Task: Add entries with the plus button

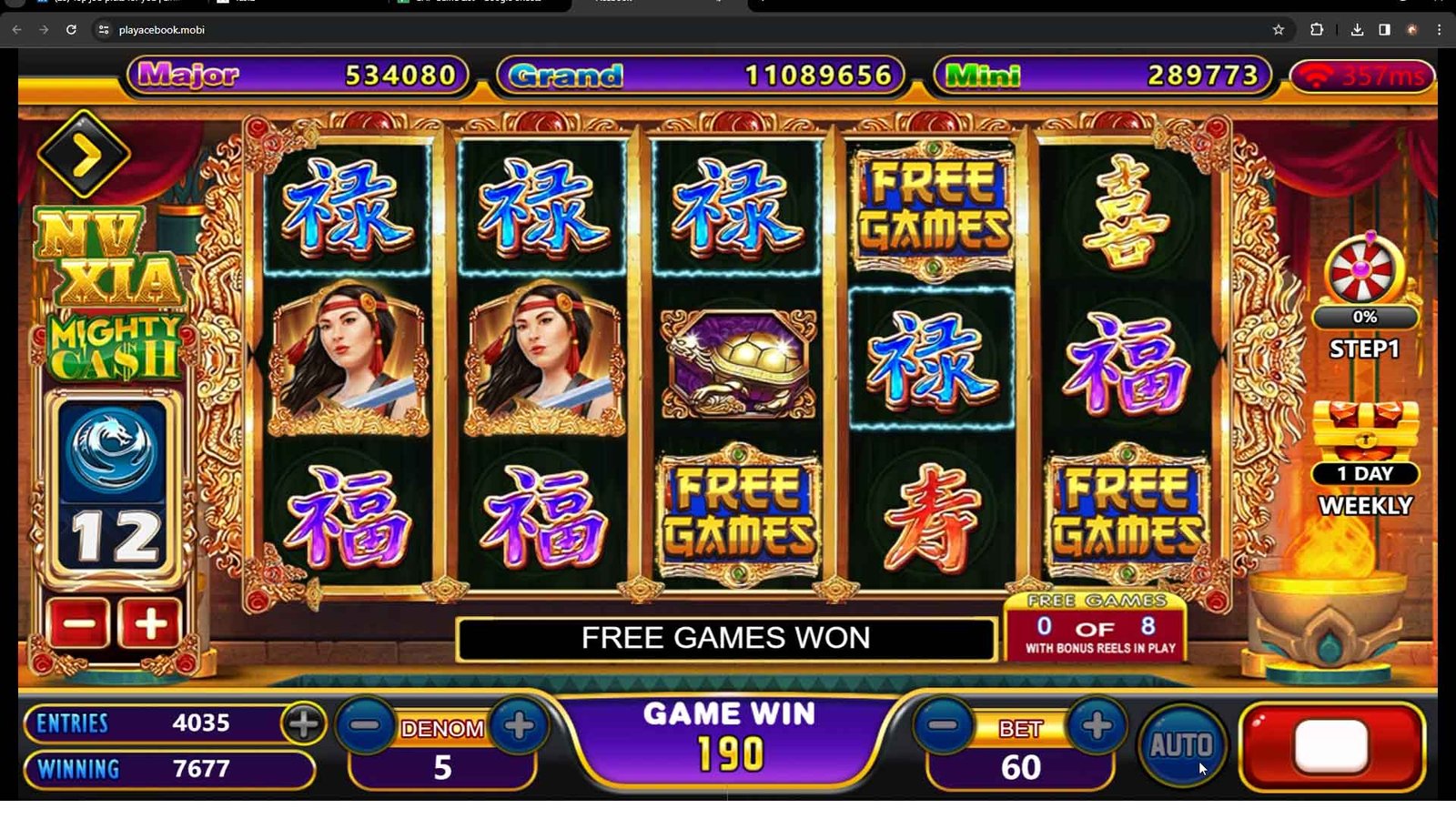Action: coord(304,723)
